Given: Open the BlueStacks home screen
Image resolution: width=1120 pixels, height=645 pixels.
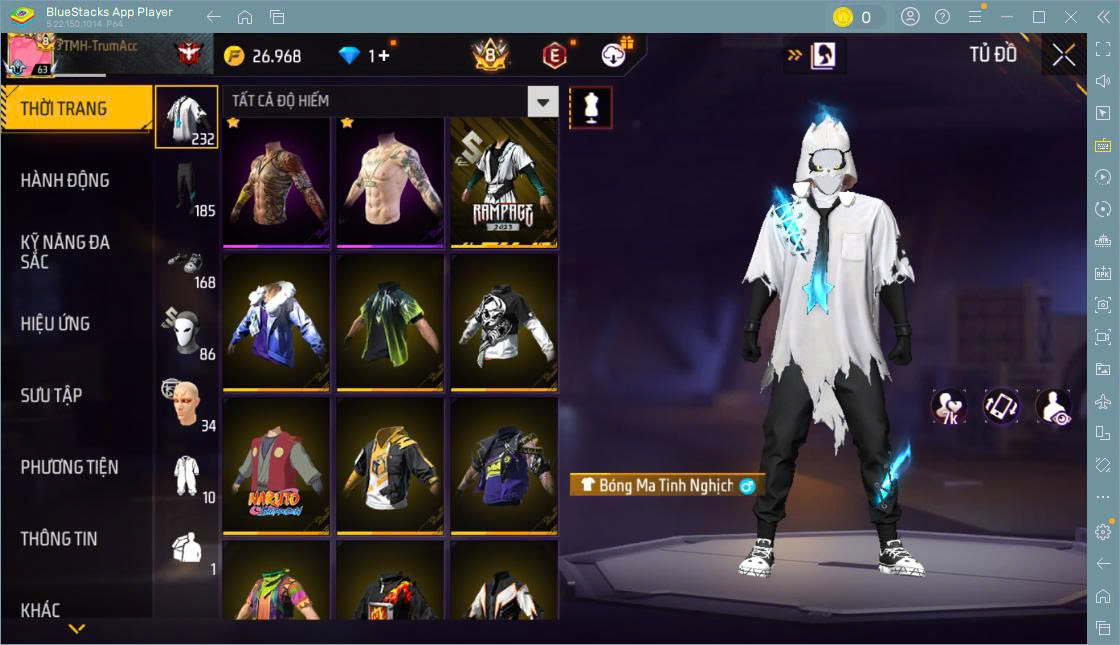Looking at the screenshot, I should 245,17.
